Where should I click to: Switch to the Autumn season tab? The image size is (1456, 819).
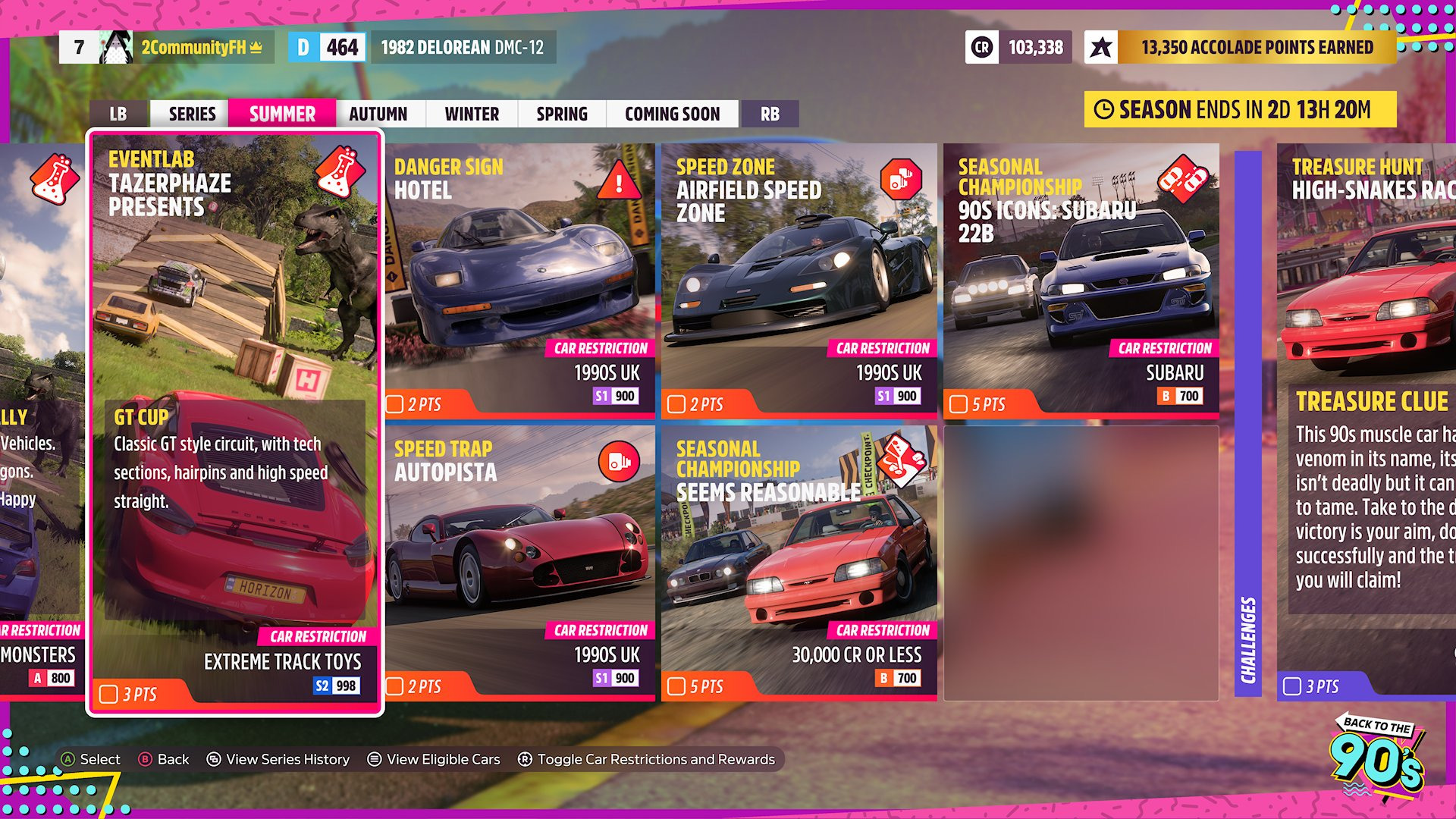point(378,114)
